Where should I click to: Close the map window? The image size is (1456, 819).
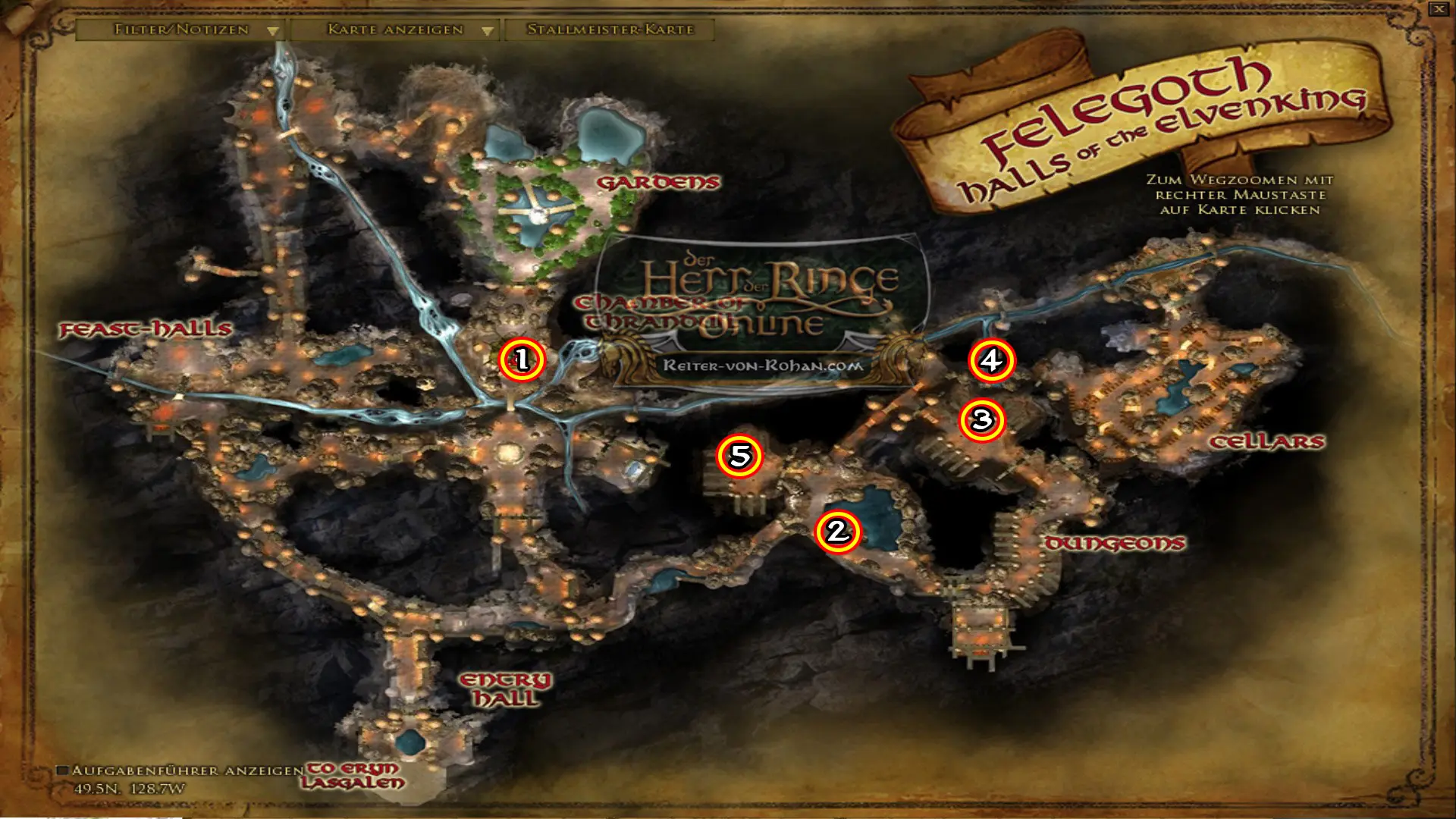click(1439, 9)
